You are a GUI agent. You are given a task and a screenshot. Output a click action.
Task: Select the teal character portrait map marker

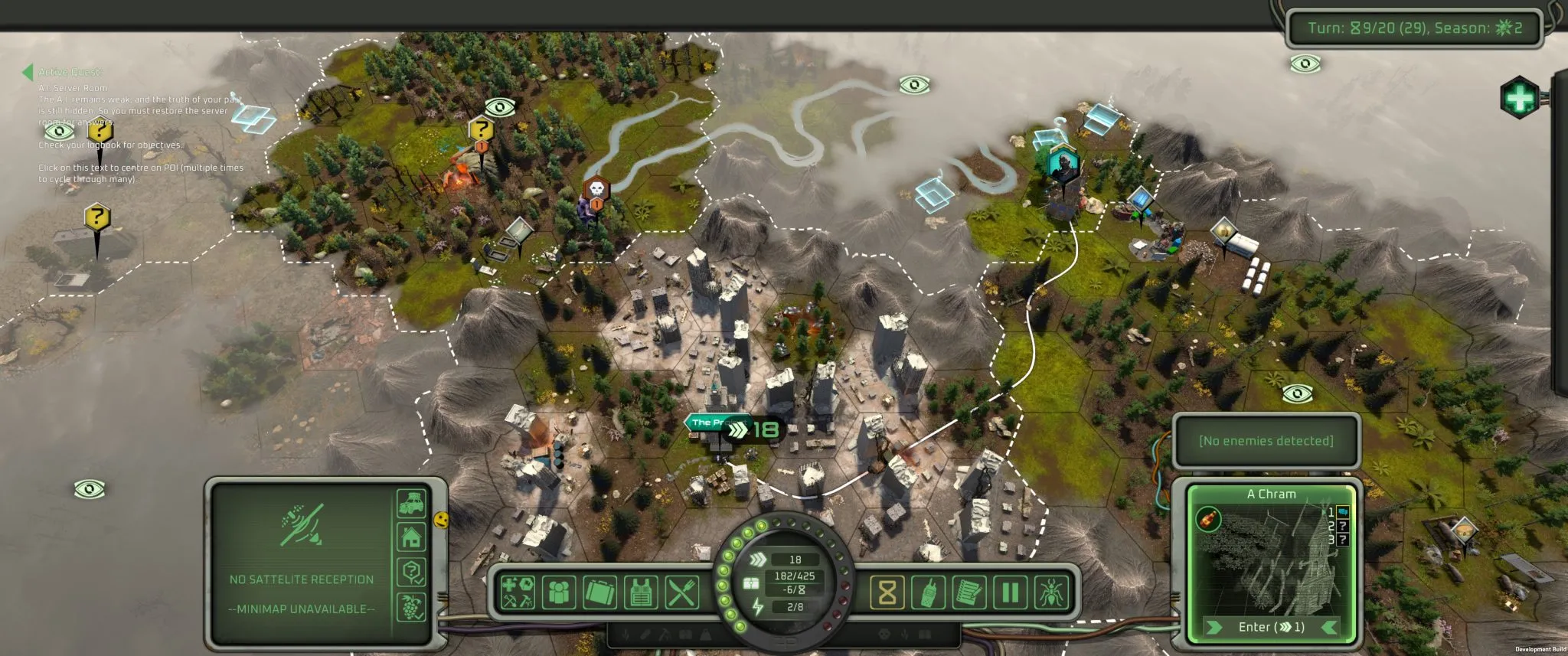[1063, 163]
